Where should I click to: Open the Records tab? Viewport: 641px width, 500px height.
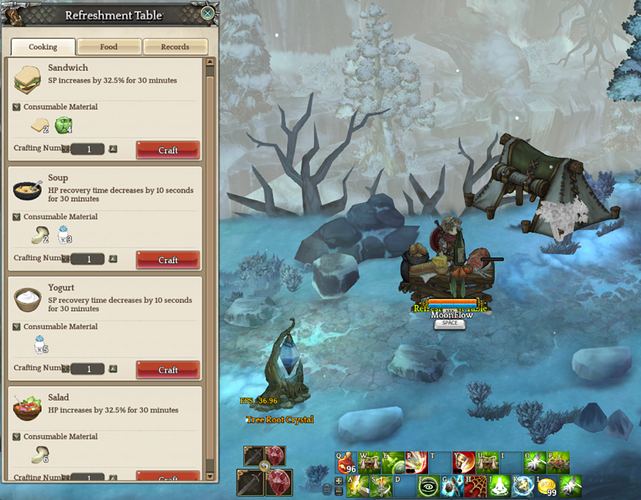(175, 47)
